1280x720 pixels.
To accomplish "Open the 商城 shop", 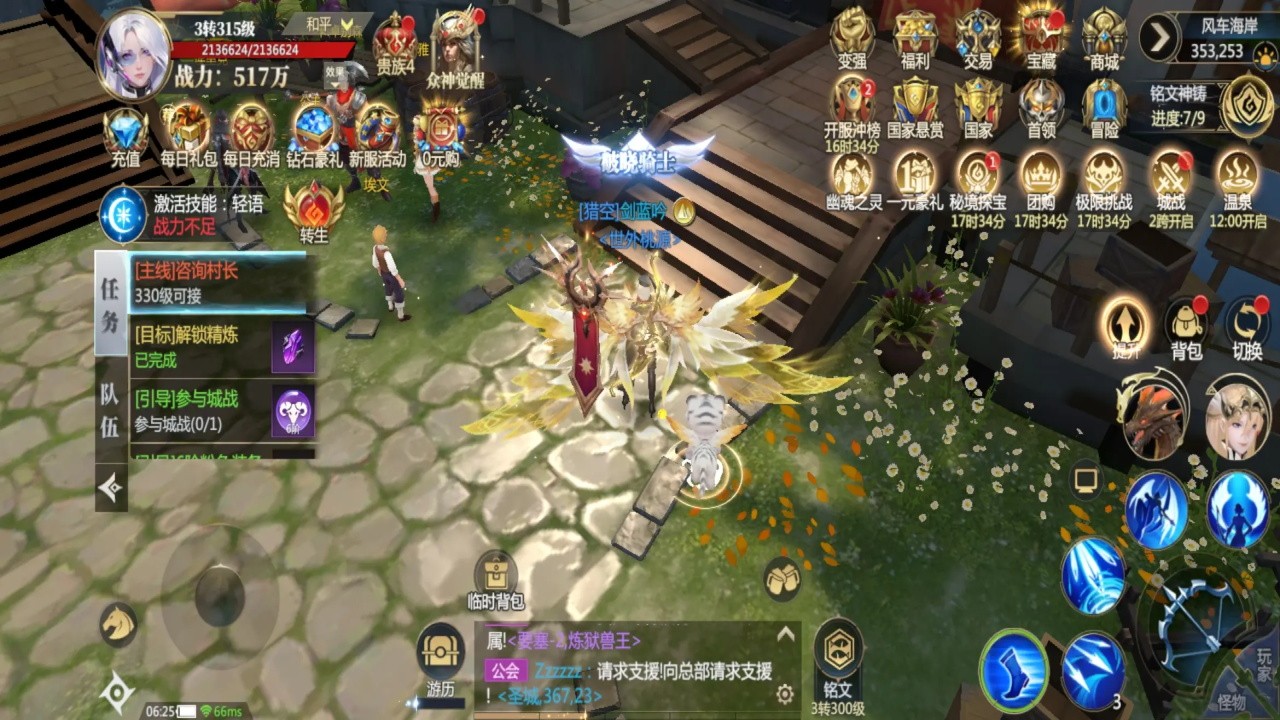I will point(1103,38).
